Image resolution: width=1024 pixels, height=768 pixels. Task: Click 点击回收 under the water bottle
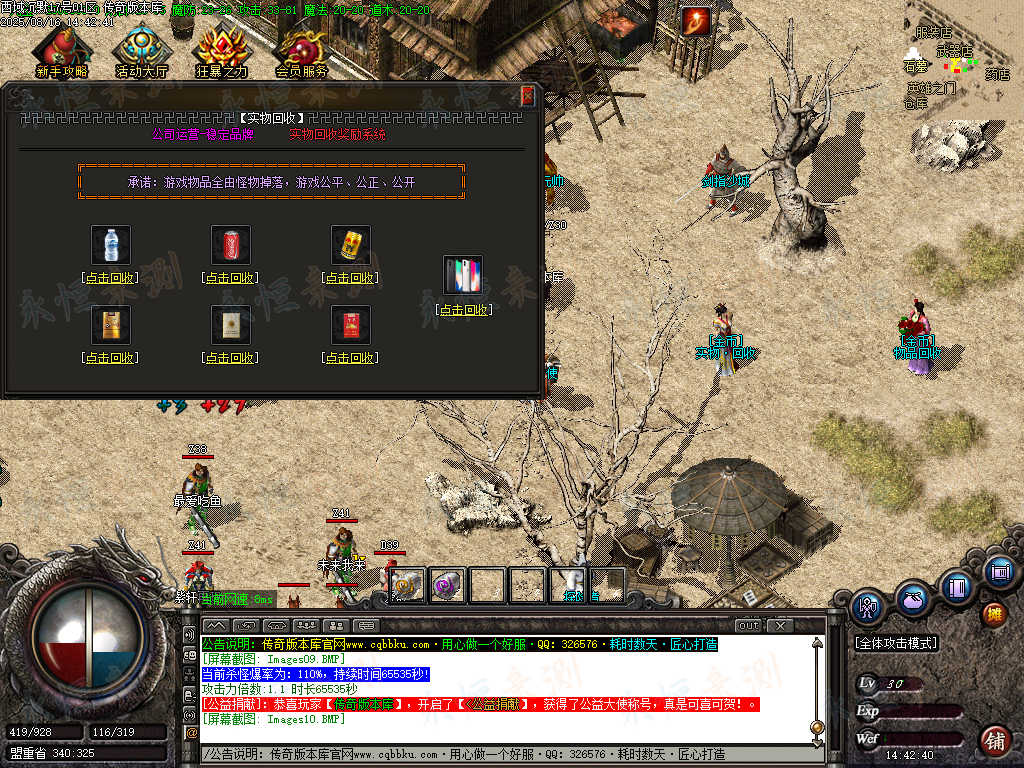coord(110,278)
